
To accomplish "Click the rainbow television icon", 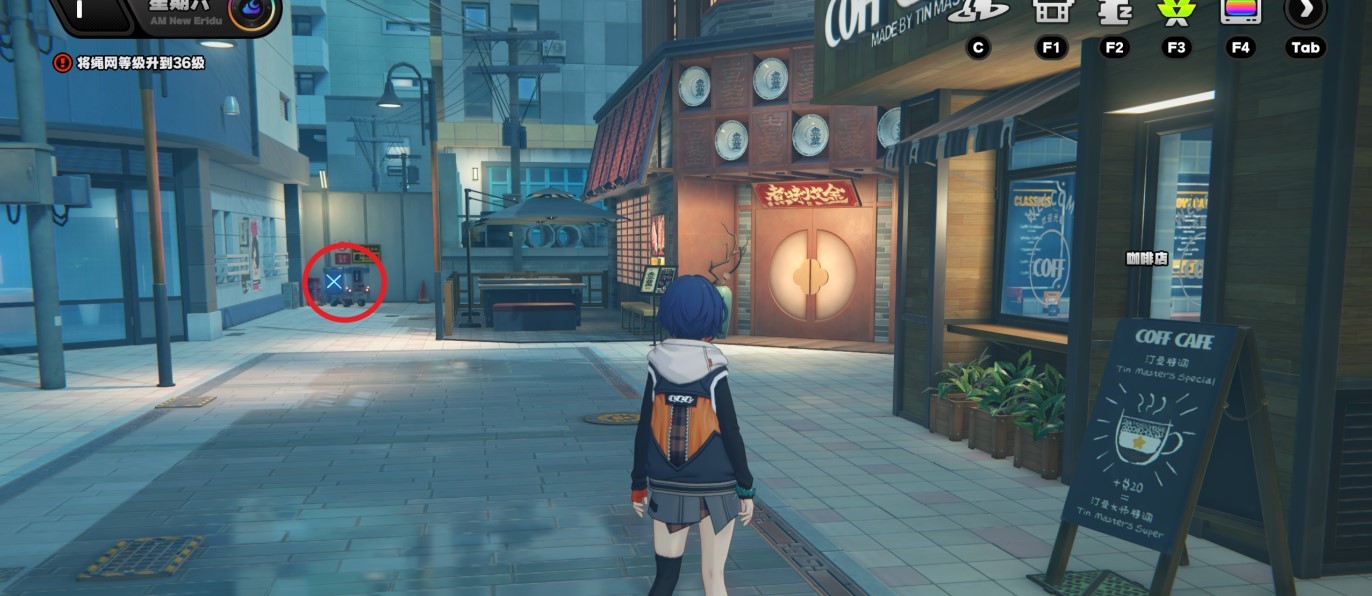I will tap(1240, 10).
